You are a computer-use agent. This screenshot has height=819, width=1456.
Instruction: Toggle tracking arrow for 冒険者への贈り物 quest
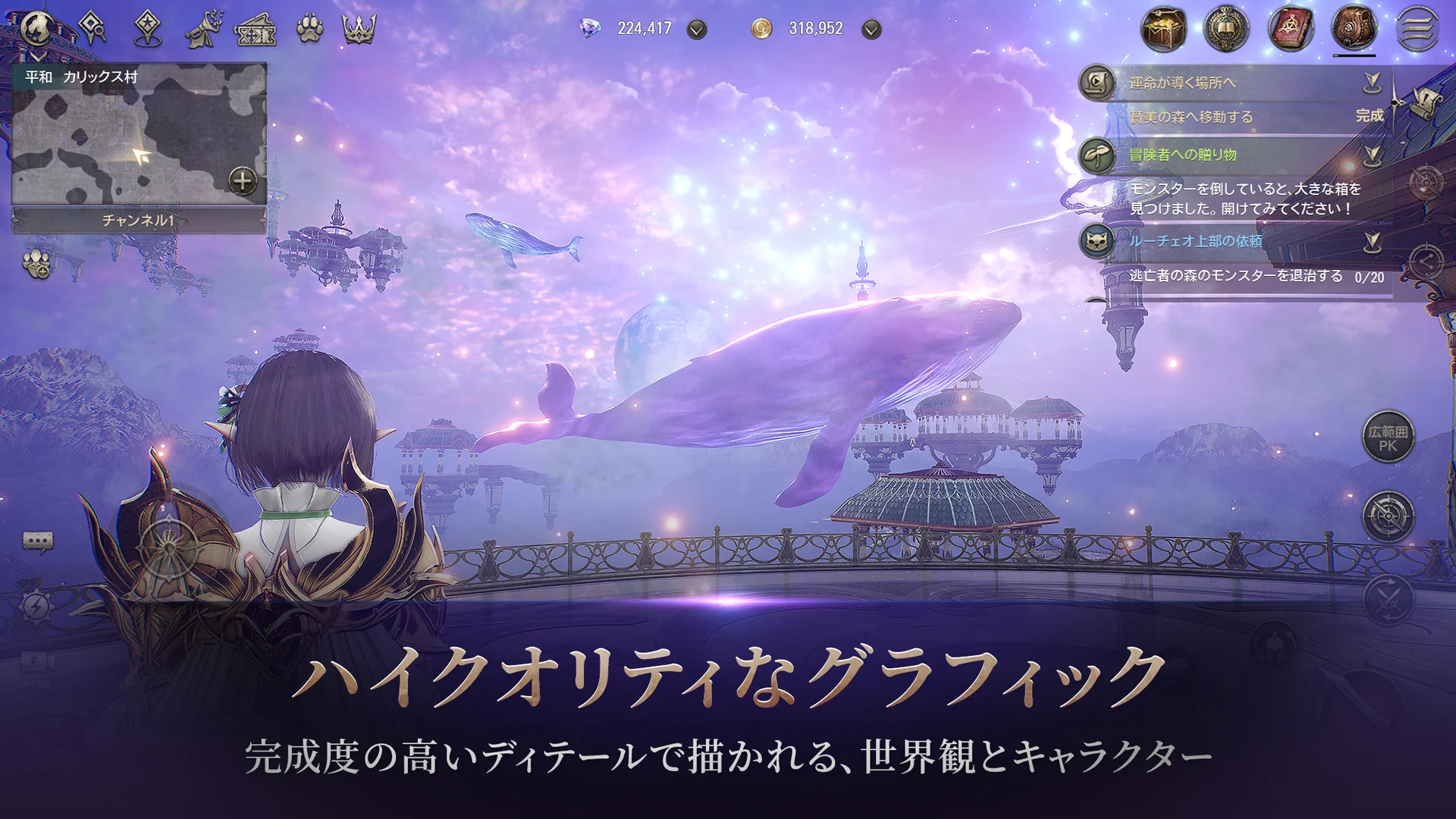pos(1373,156)
